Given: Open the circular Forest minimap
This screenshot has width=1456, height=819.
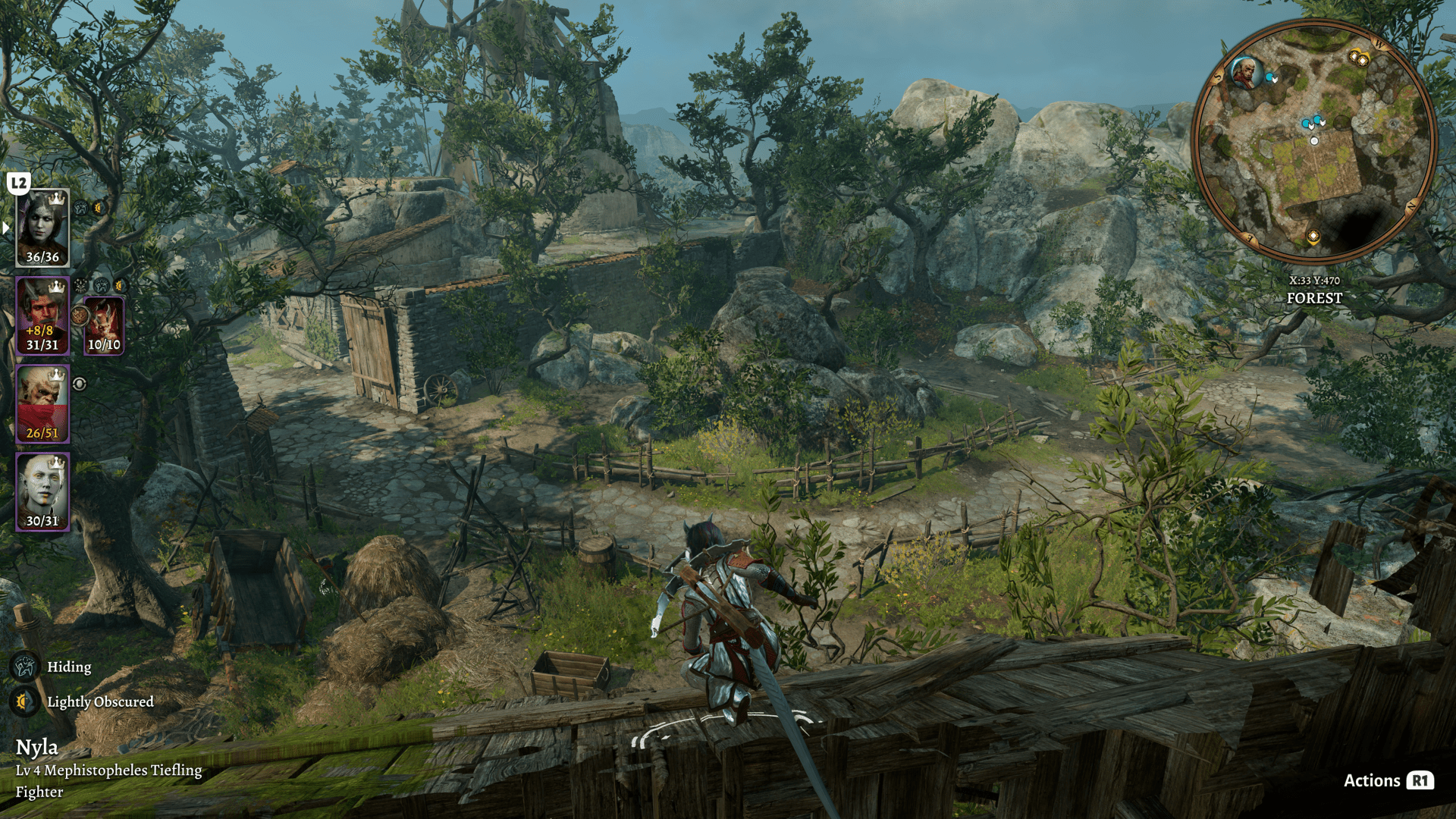Looking at the screenshot, I should click(1314, 143).
